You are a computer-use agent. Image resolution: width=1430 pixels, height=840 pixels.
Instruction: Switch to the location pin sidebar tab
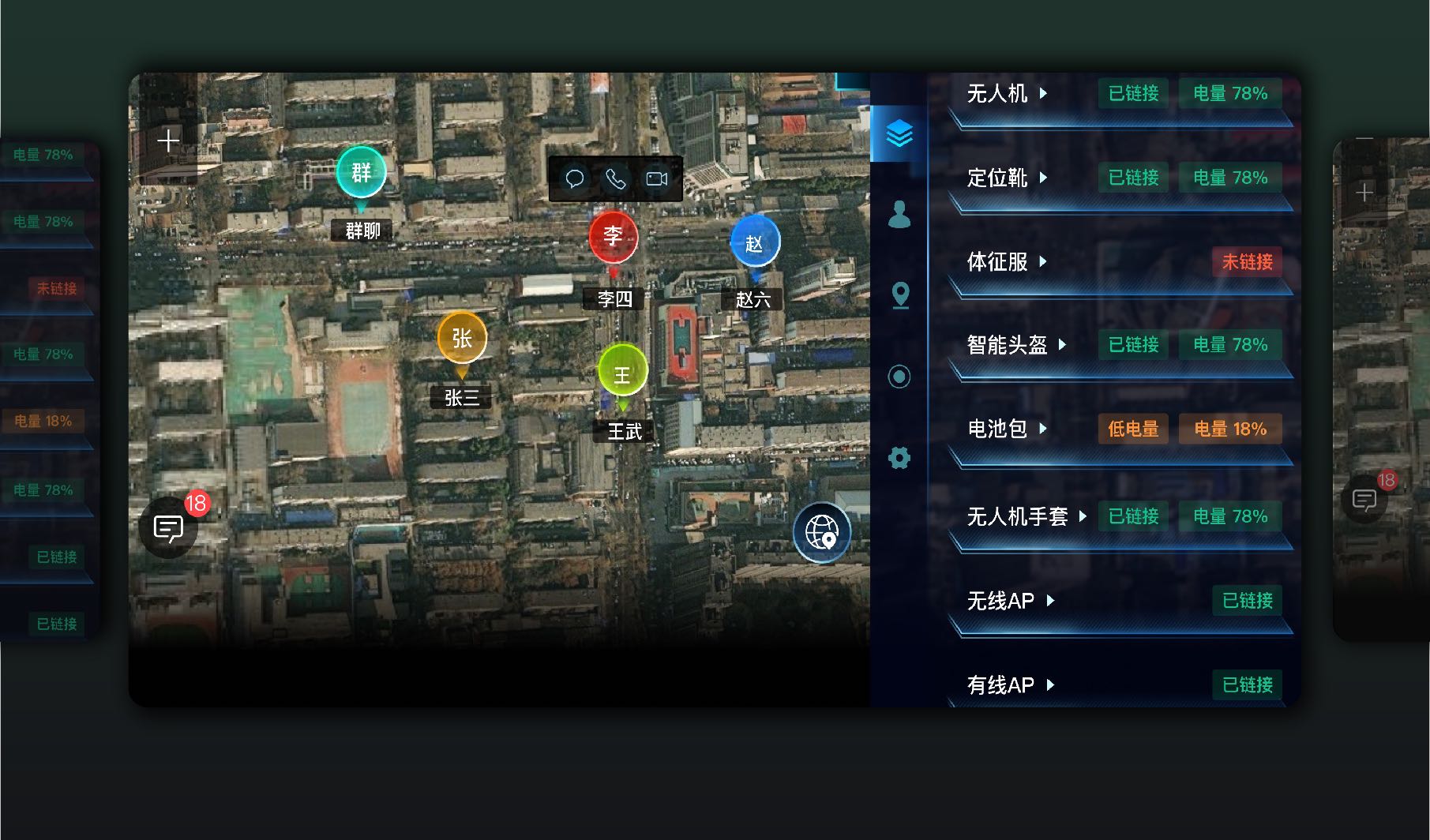(x=900, y=295)
